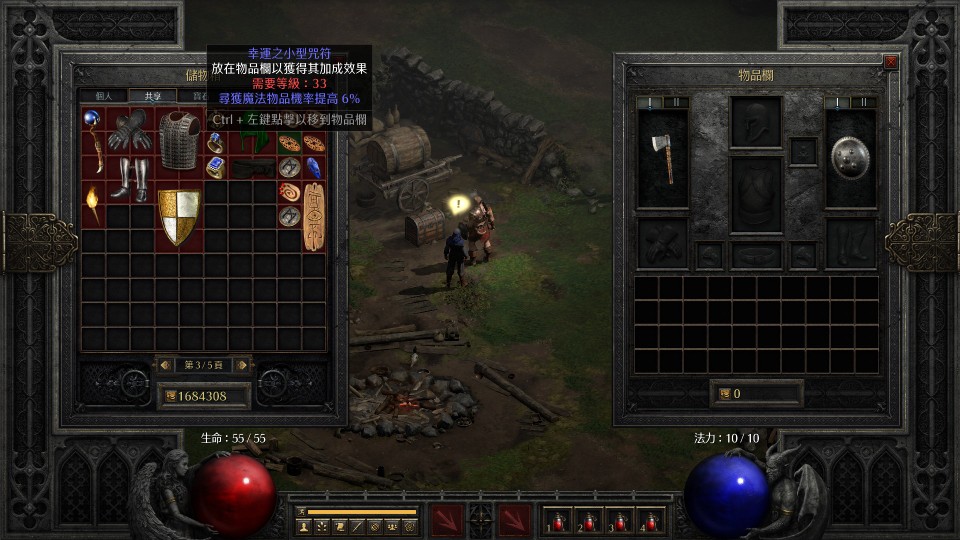960x540 pixels.
Task: Select the studded body armor in stash
Action: (x=179, y=140)
